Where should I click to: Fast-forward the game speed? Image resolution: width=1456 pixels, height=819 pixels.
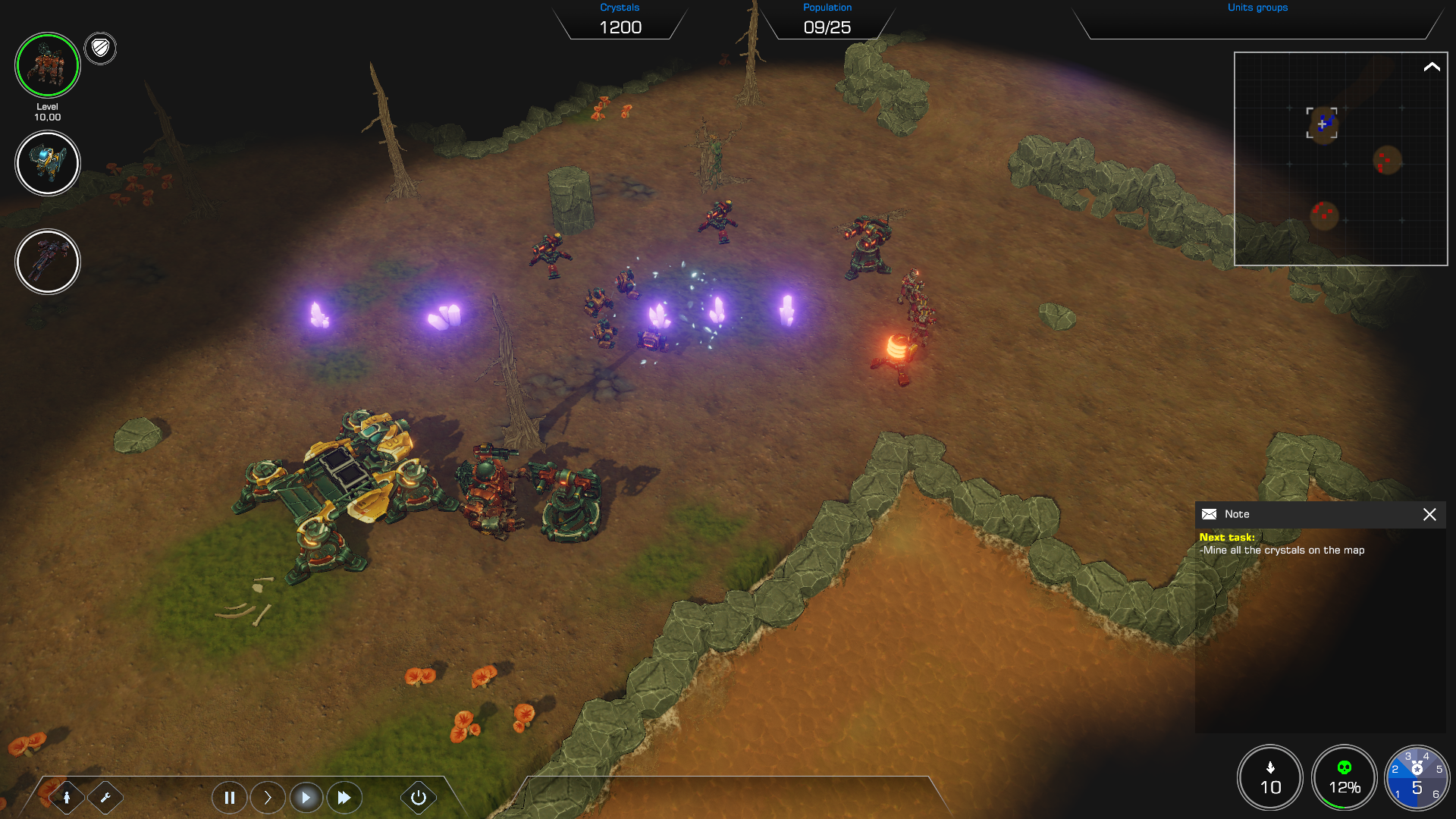(344, 797)
